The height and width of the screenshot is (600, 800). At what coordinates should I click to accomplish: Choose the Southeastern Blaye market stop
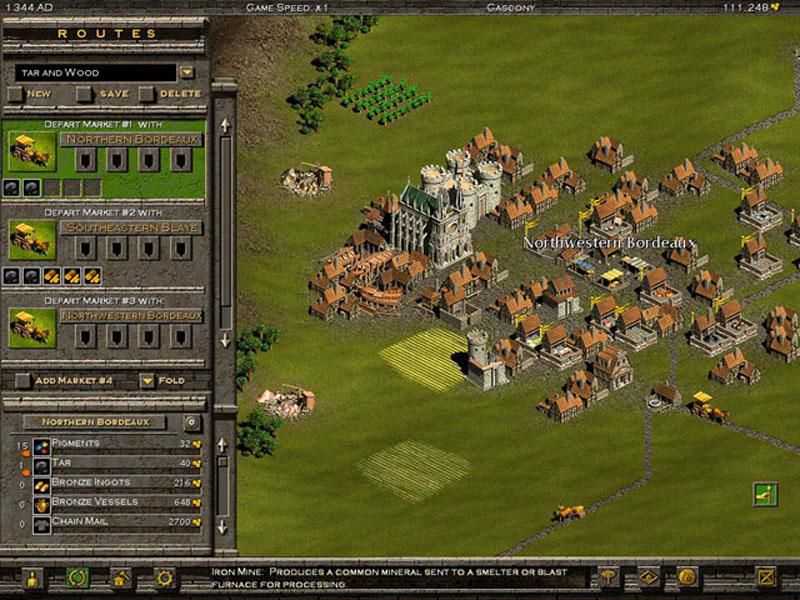[133, 228]
